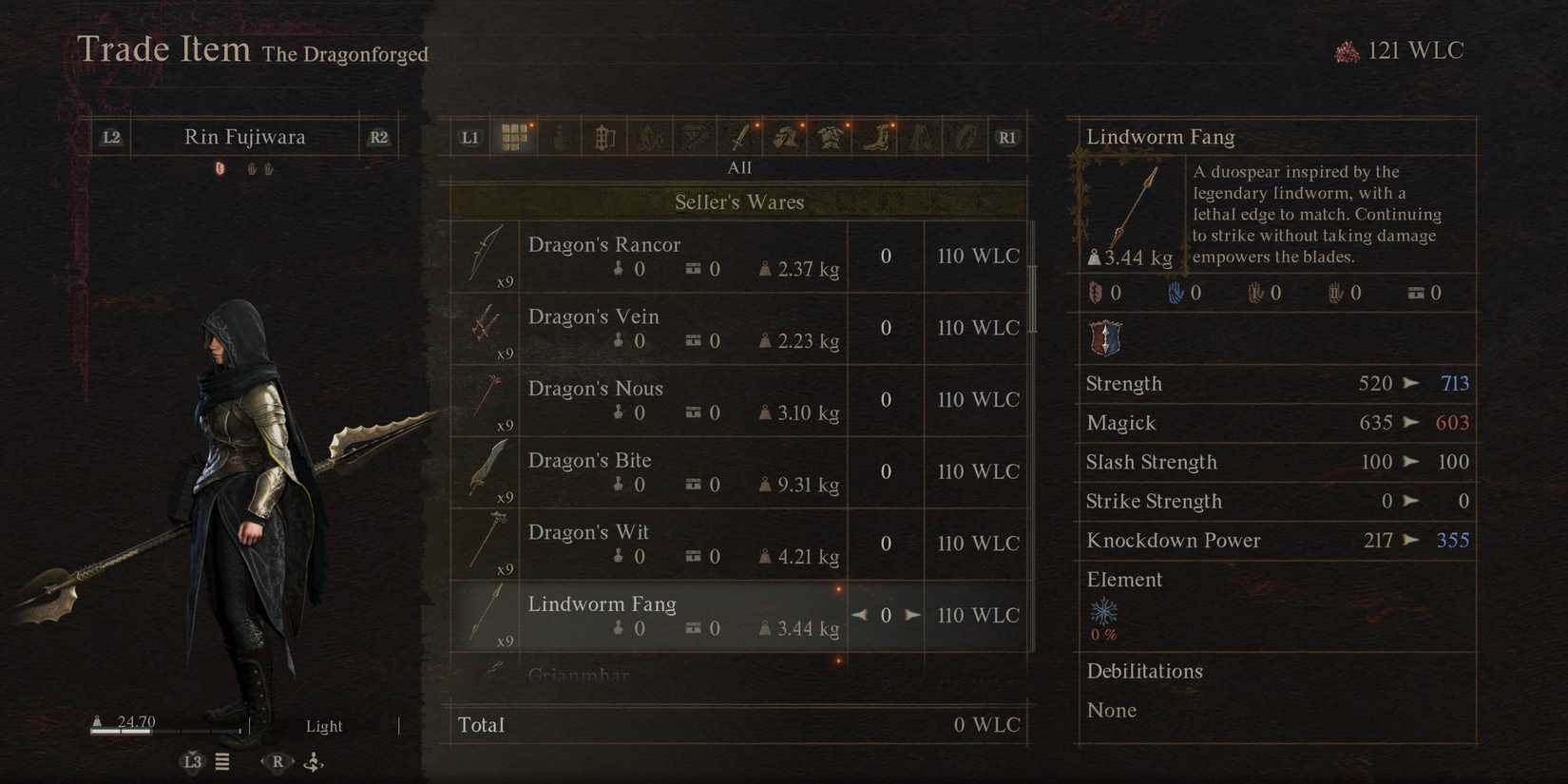Click the Total 0 WLC row
Image resolution: width=1568 pixels, height=784 pixels.
pos(739,724)
